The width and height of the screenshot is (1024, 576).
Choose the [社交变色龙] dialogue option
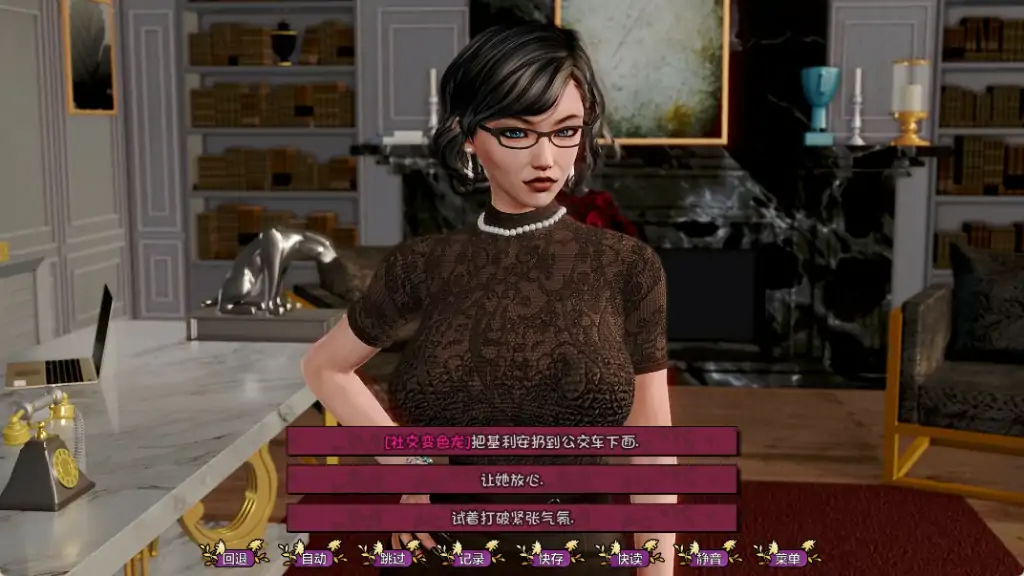512,441
